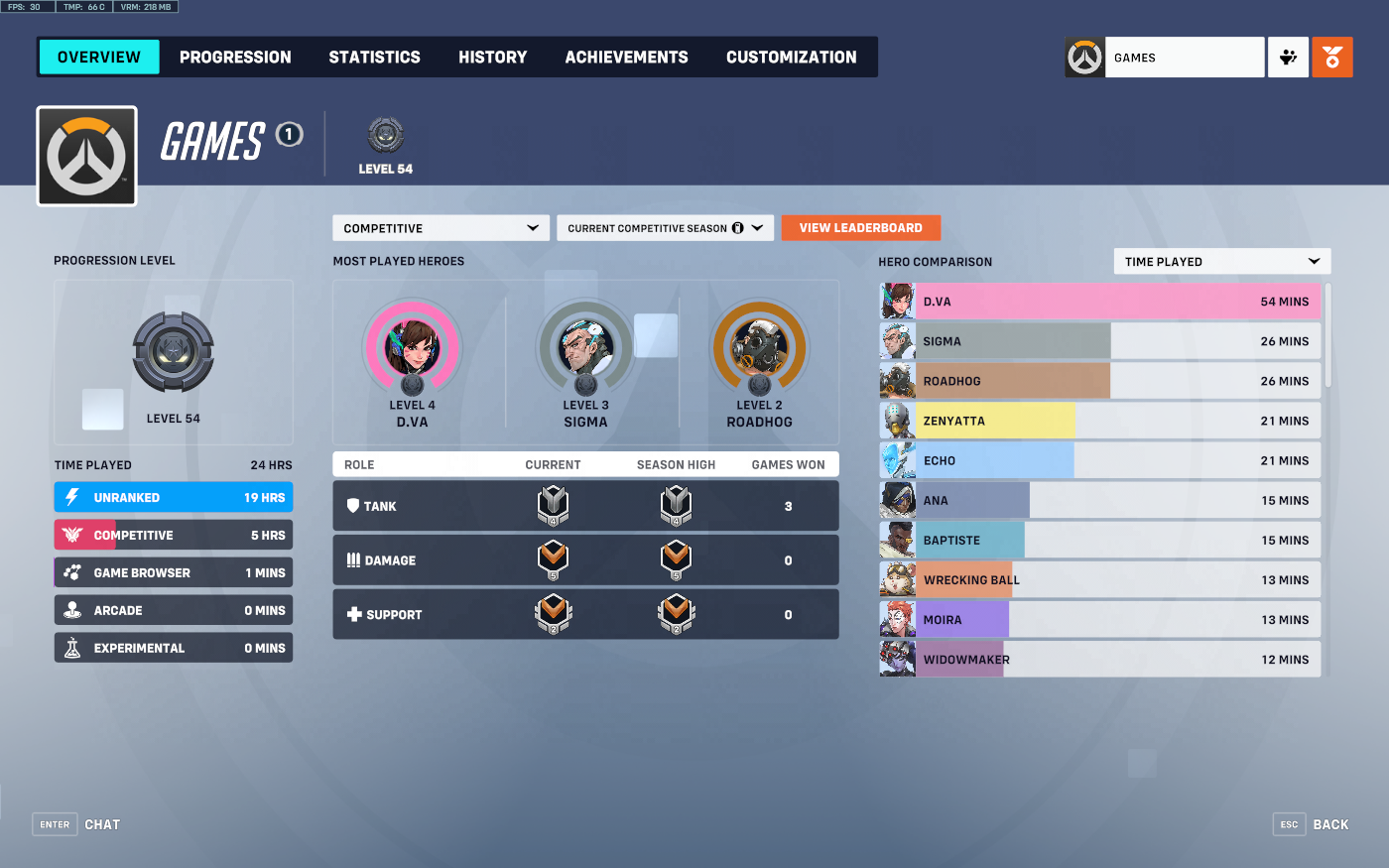
Task: Click inside the Games search field
Action: tap(1185, 57)
